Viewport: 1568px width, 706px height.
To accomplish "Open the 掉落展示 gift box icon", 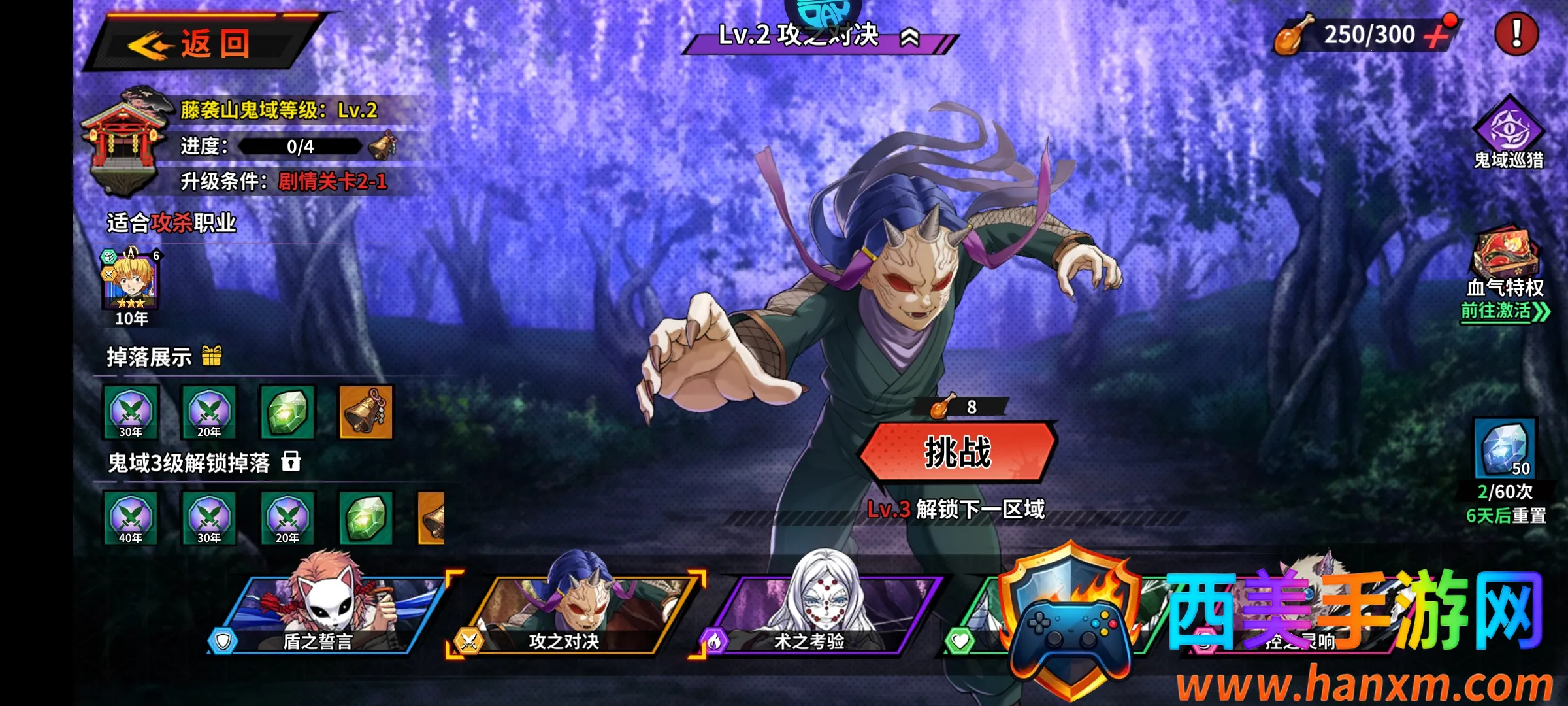I will (x=212, y=356).
